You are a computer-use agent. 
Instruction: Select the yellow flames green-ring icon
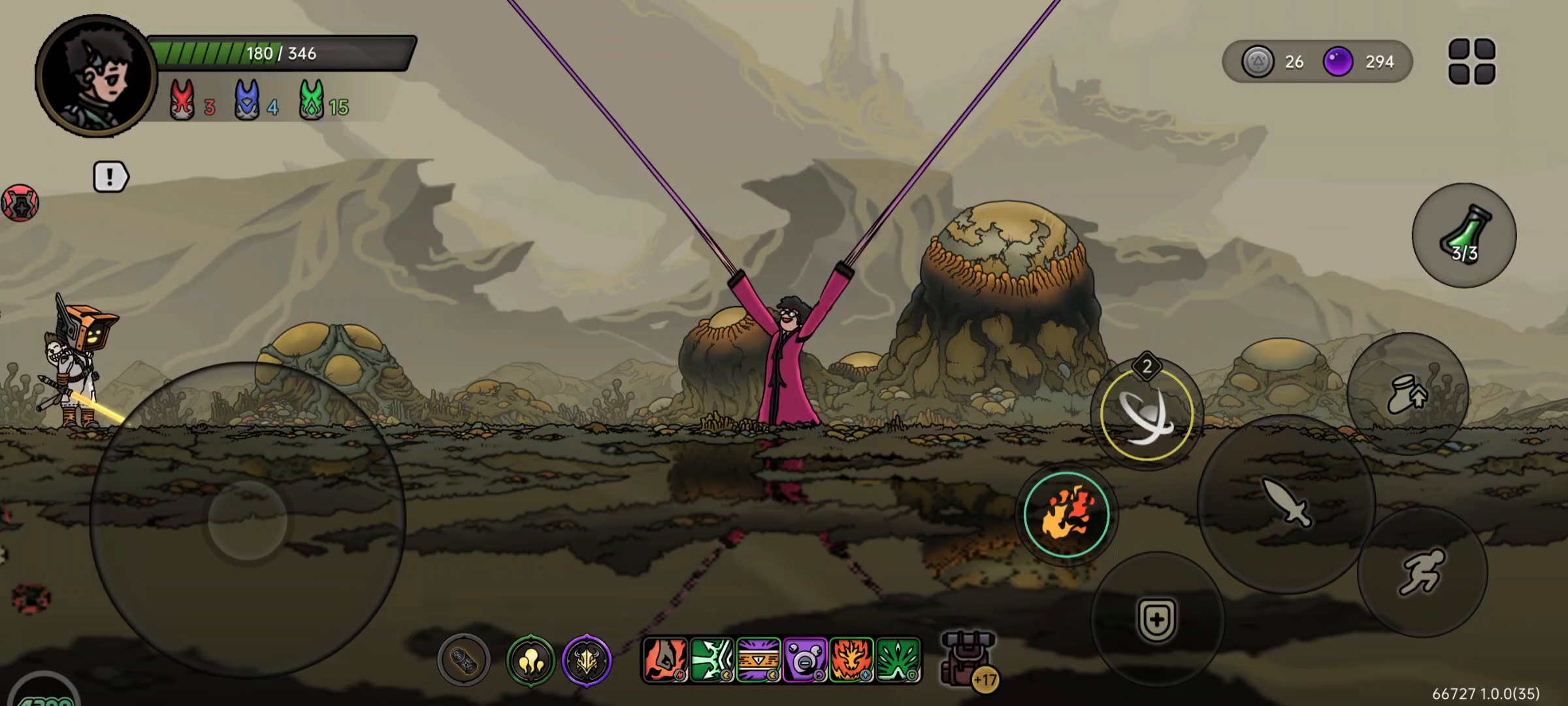pos(531,662)
